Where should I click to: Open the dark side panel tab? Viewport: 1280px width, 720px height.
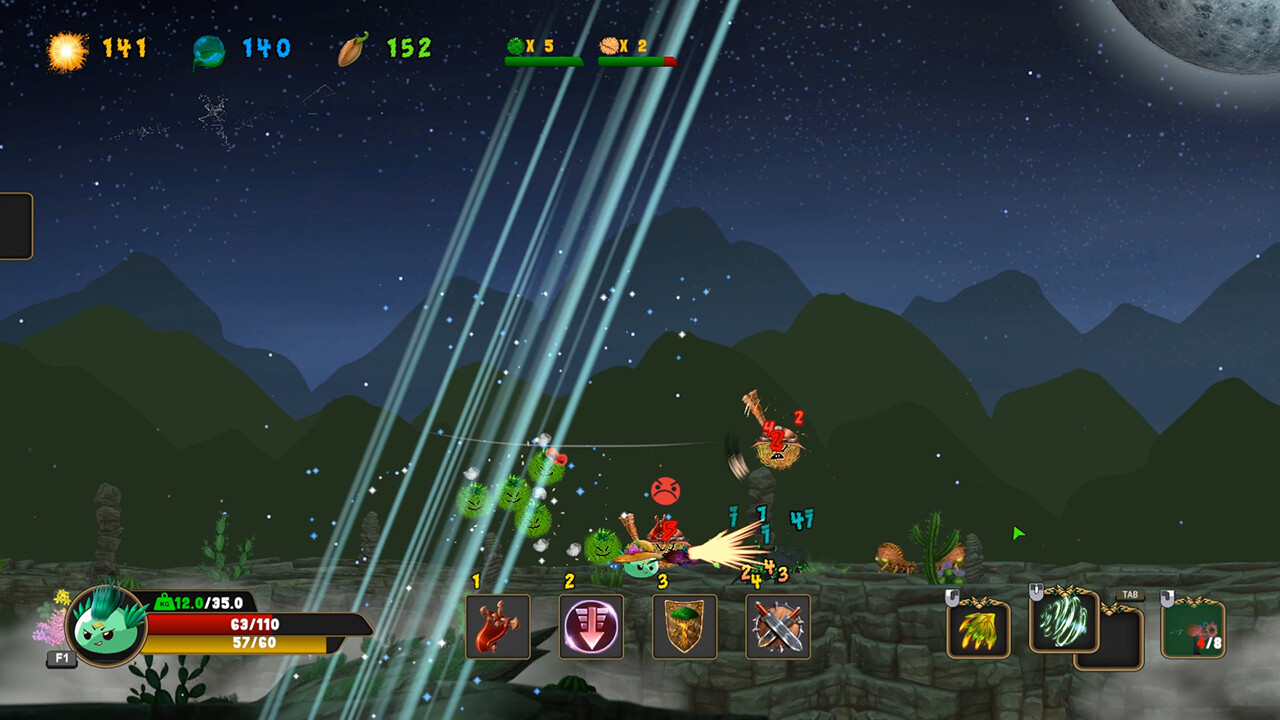coord(16,226)
